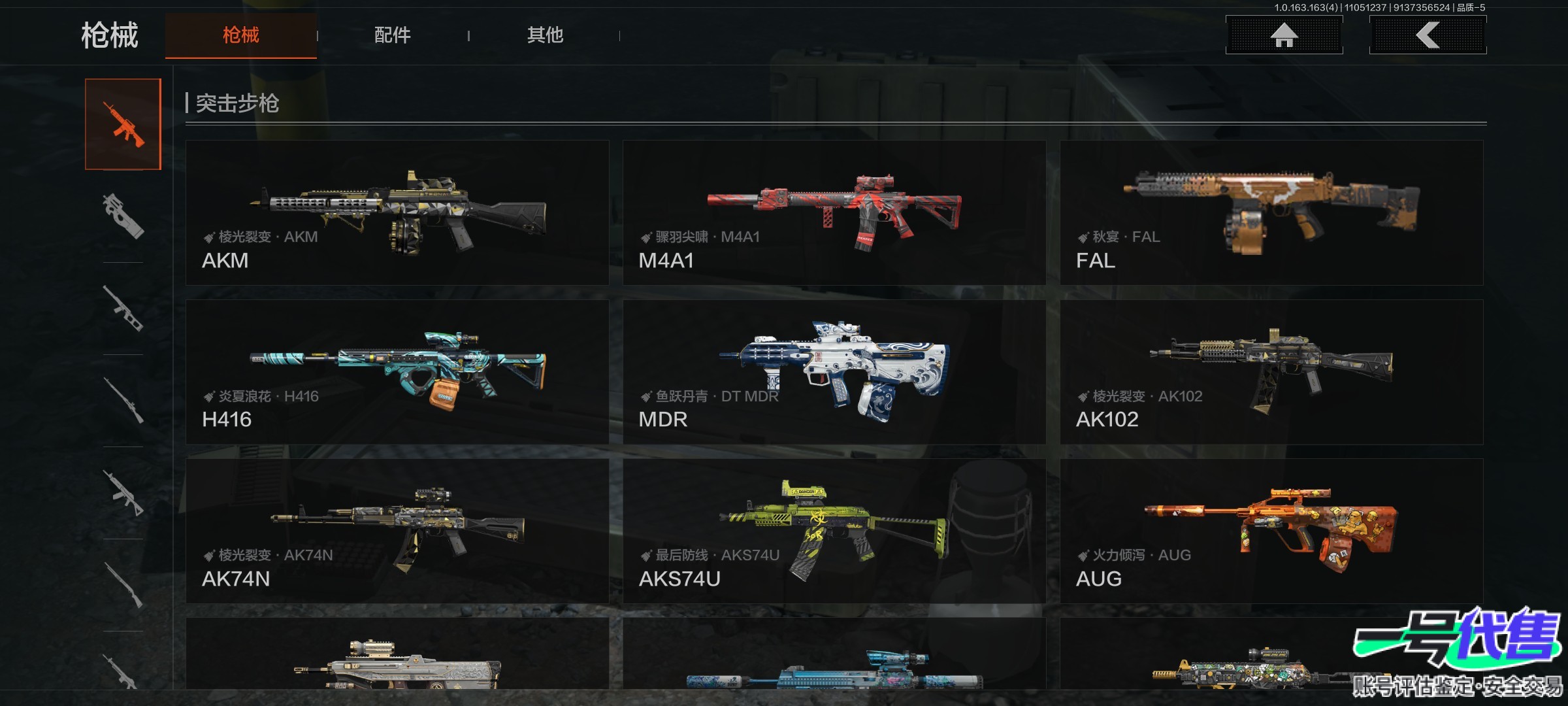View the 秋宴 FAL weapon card
Image resolution: width=1568 pixels, height=706 pixels.
coord(1271,212)
